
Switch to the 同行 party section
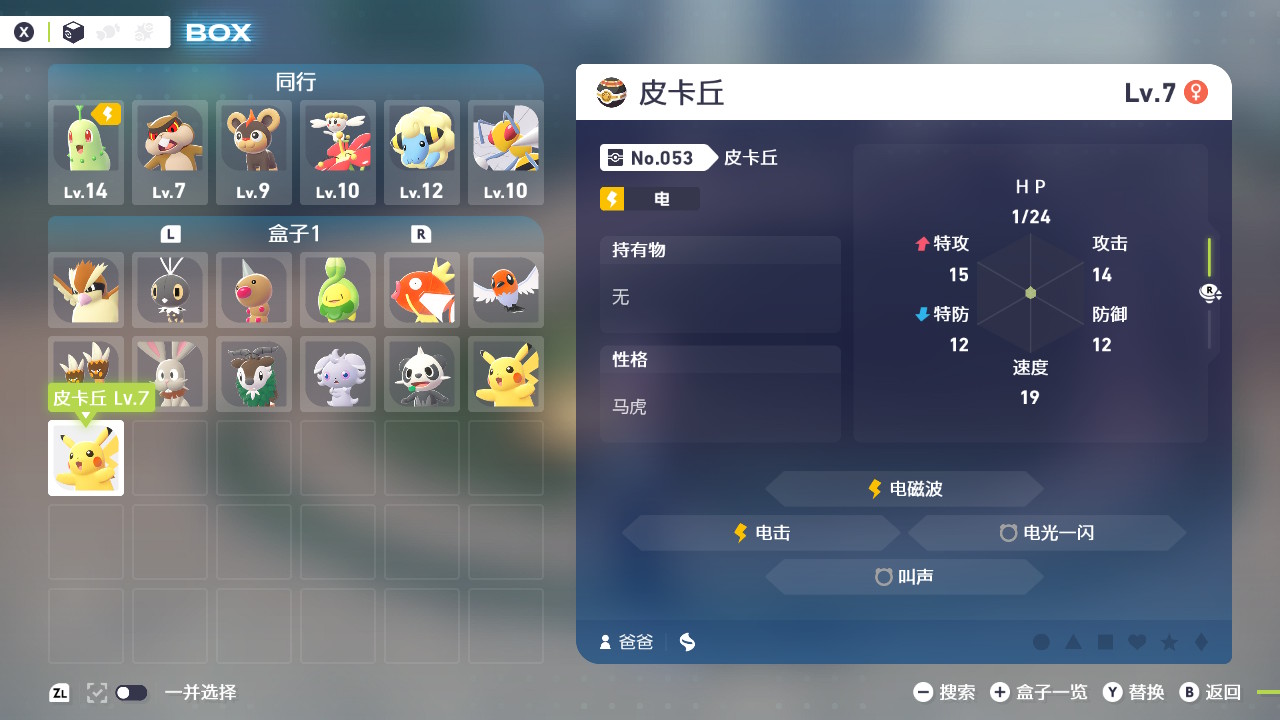[x=295, y=82]
